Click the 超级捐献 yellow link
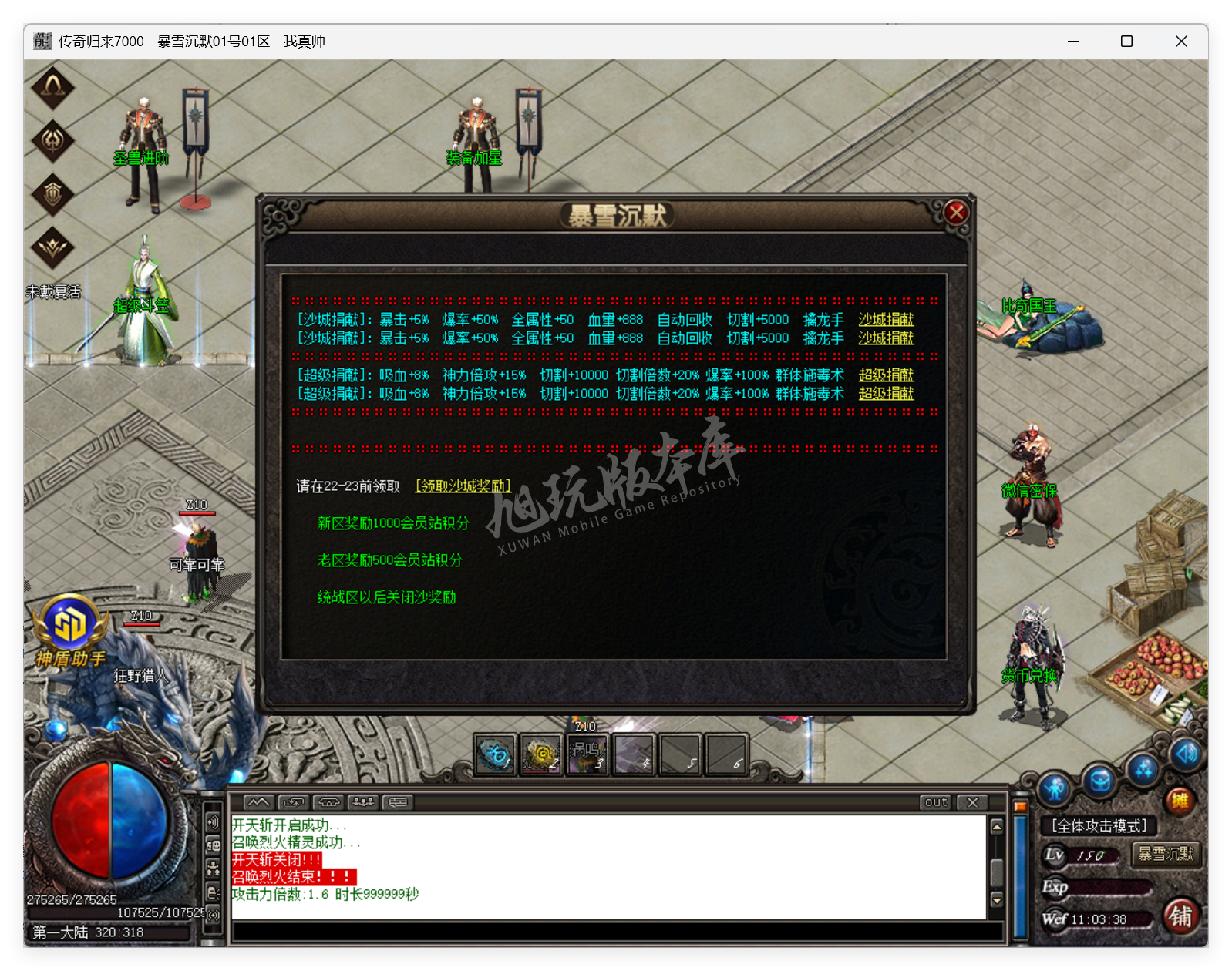Viewport: 1232px width, 971px height. point(887,375)
